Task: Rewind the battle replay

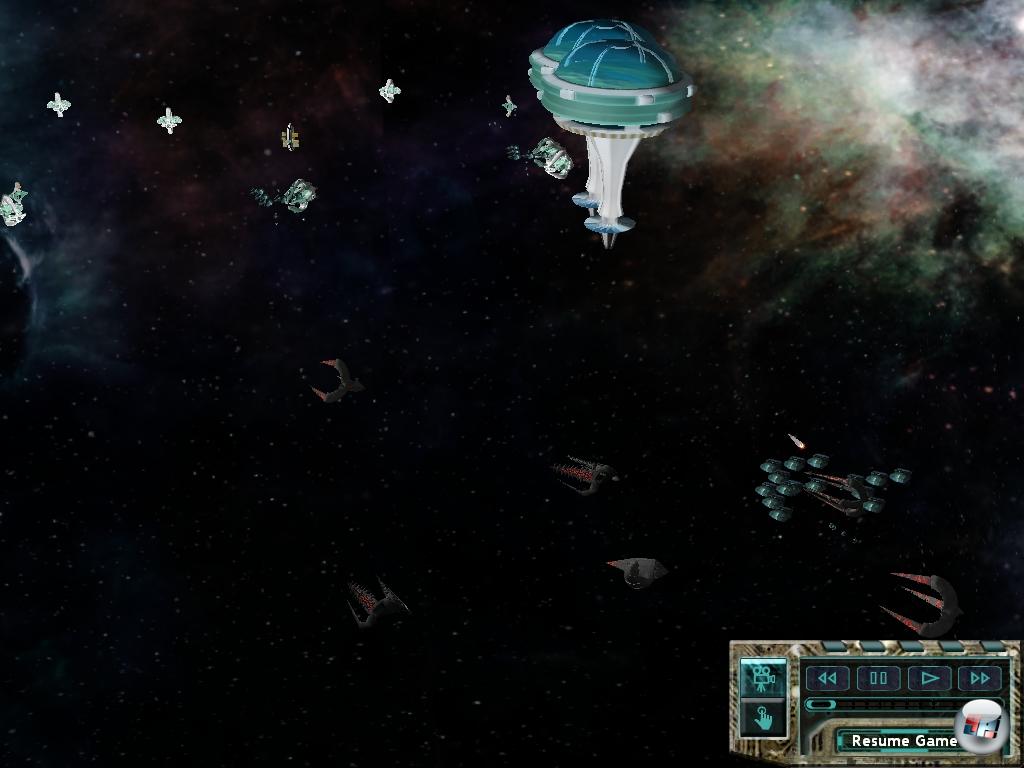Action: (x=827, y=678)
